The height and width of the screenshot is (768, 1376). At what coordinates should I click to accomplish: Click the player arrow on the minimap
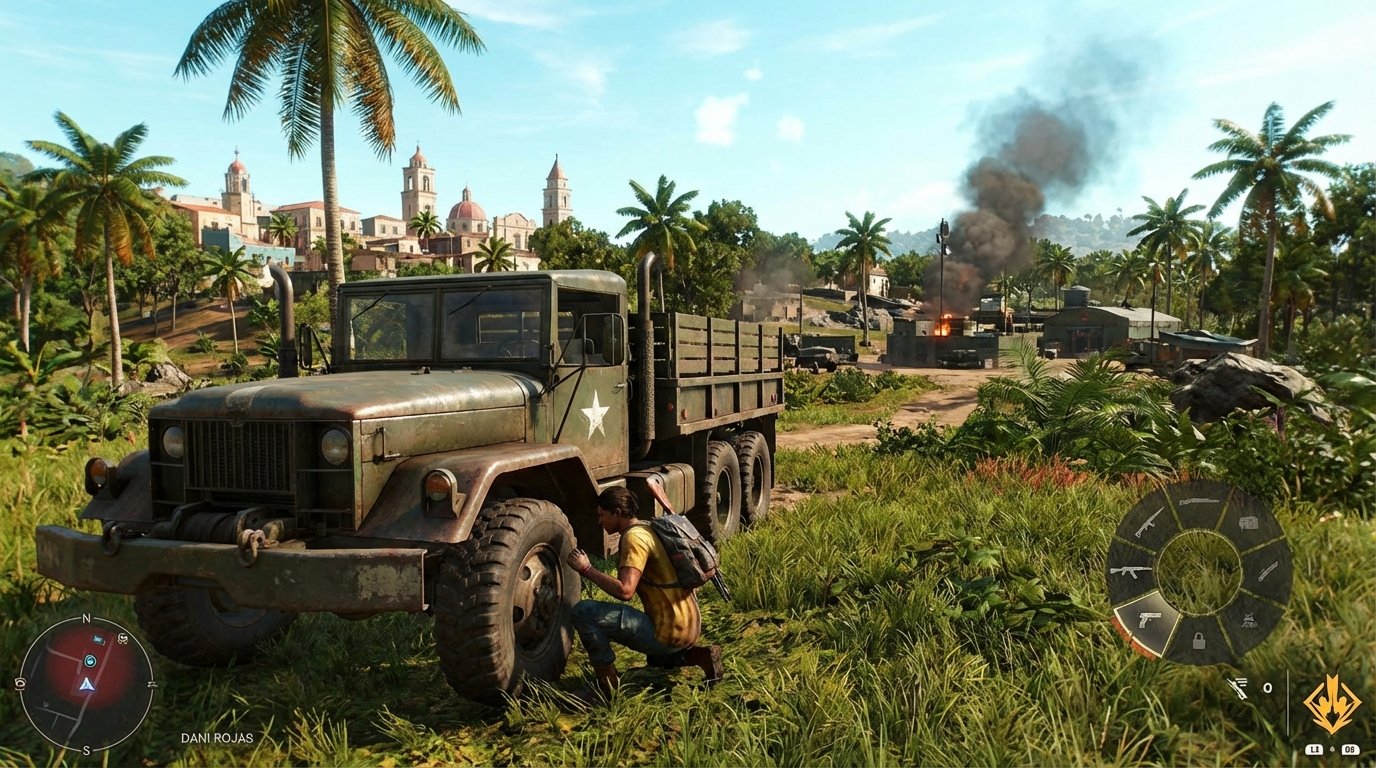(86, 685)
